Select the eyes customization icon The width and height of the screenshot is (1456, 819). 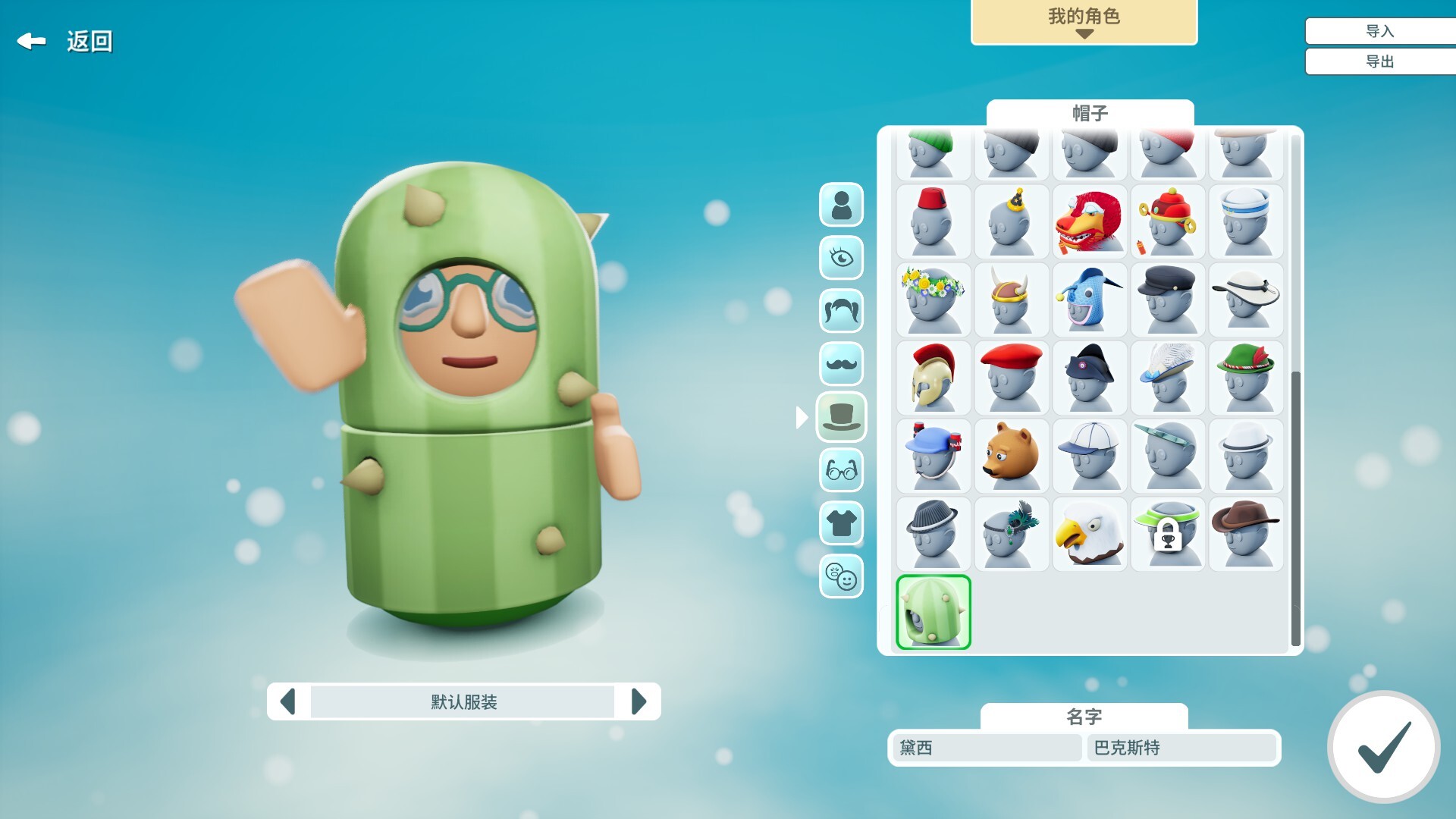point(842,257)
